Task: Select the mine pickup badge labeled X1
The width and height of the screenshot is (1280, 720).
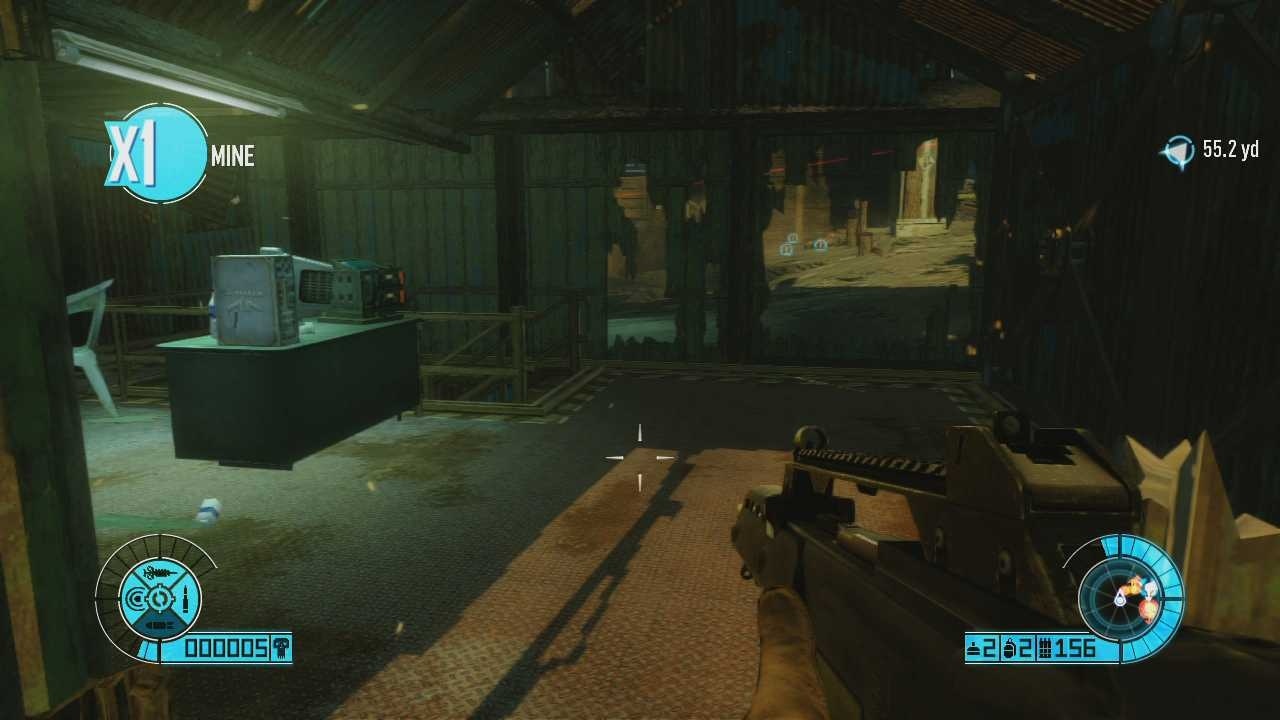Action: (x=160, y=155)
